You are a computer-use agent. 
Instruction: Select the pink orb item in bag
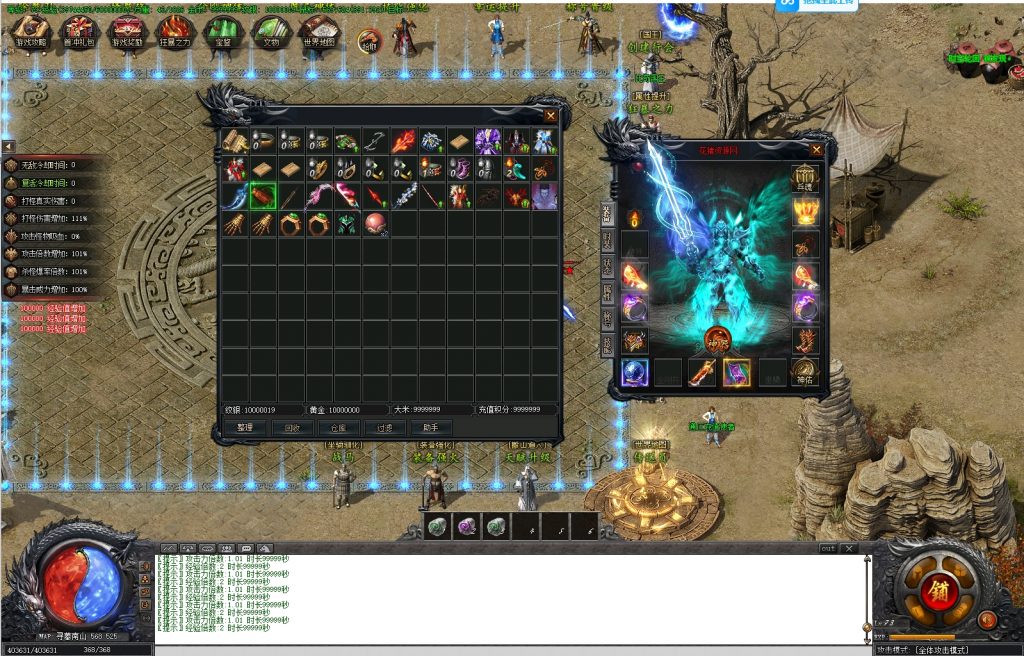[375, 223]
